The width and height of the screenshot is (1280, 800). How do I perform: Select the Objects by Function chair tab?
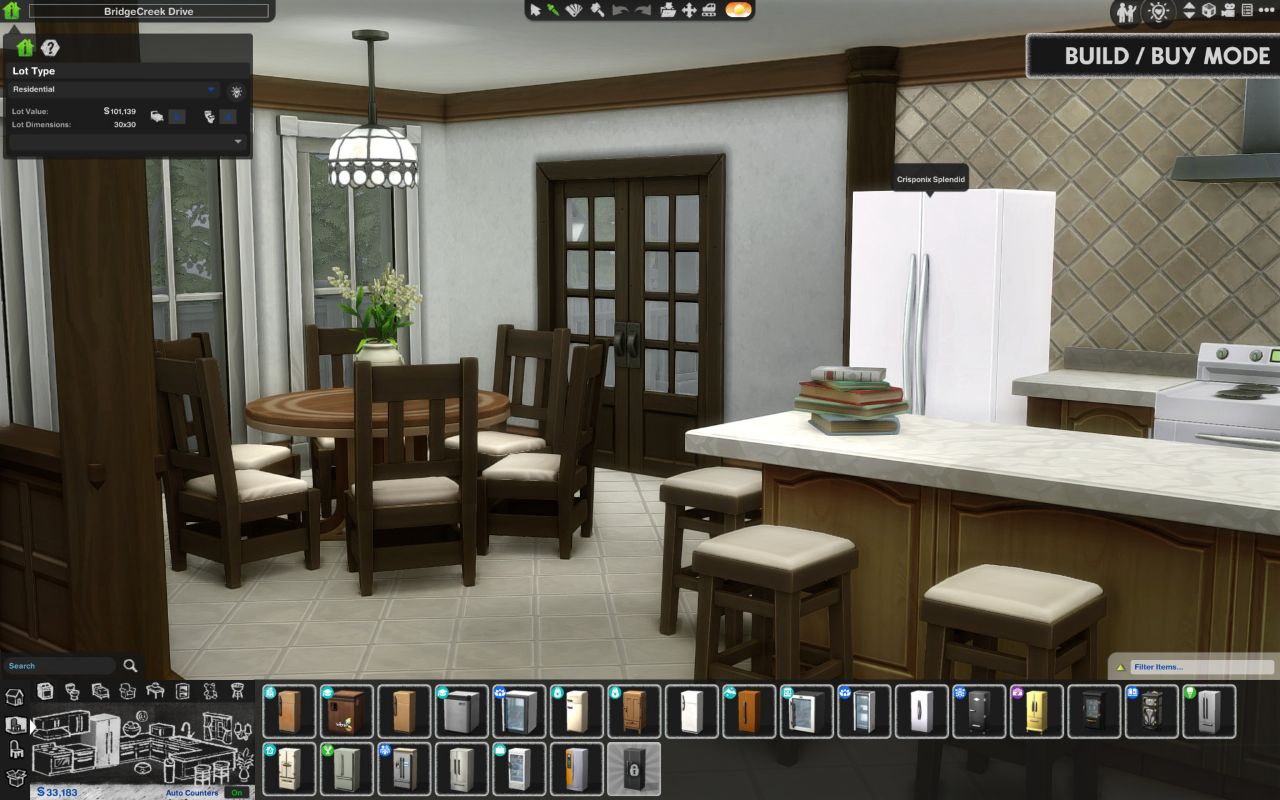tap(15, 748)
